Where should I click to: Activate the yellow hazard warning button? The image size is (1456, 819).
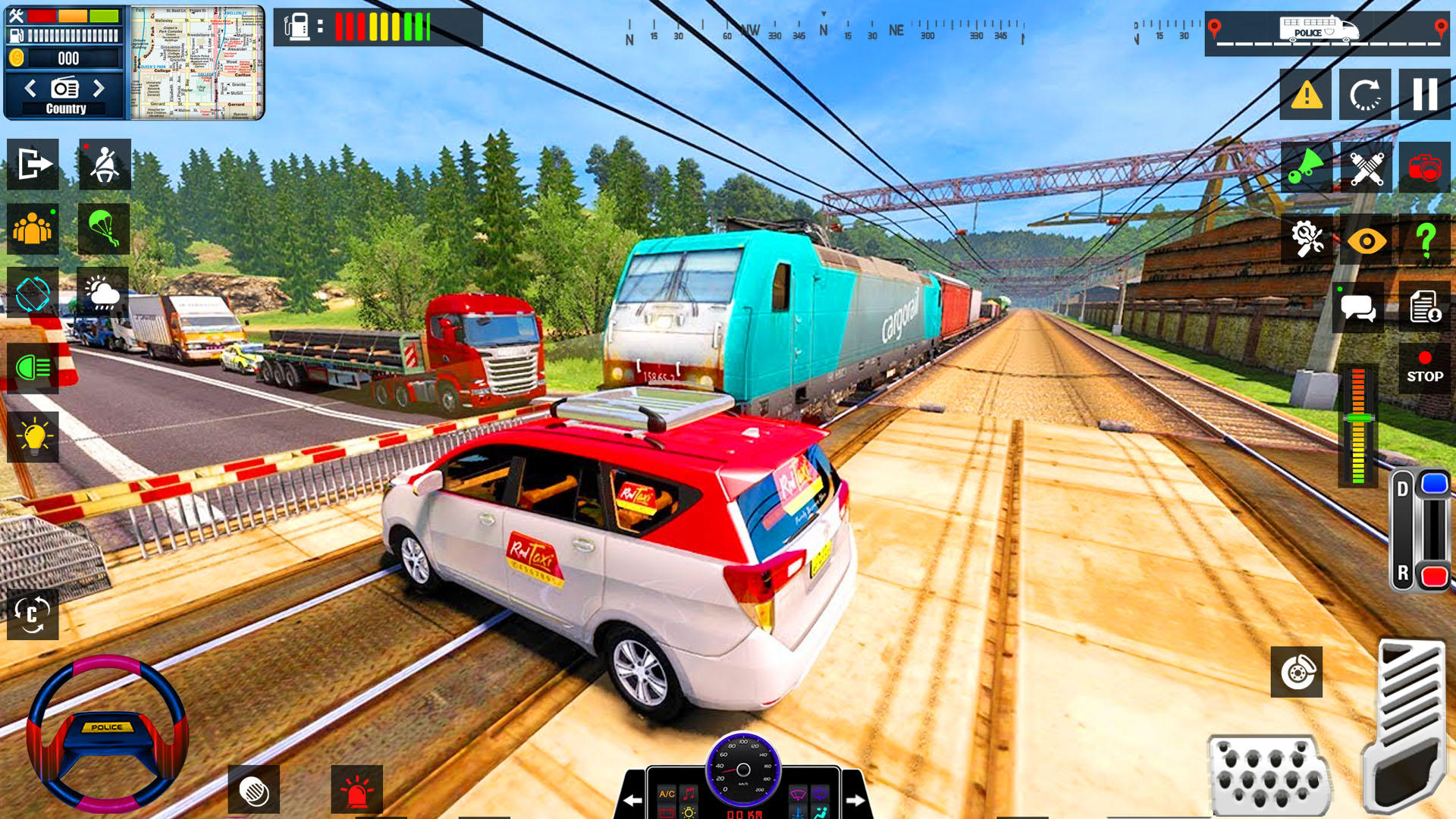coord(1306,95)
